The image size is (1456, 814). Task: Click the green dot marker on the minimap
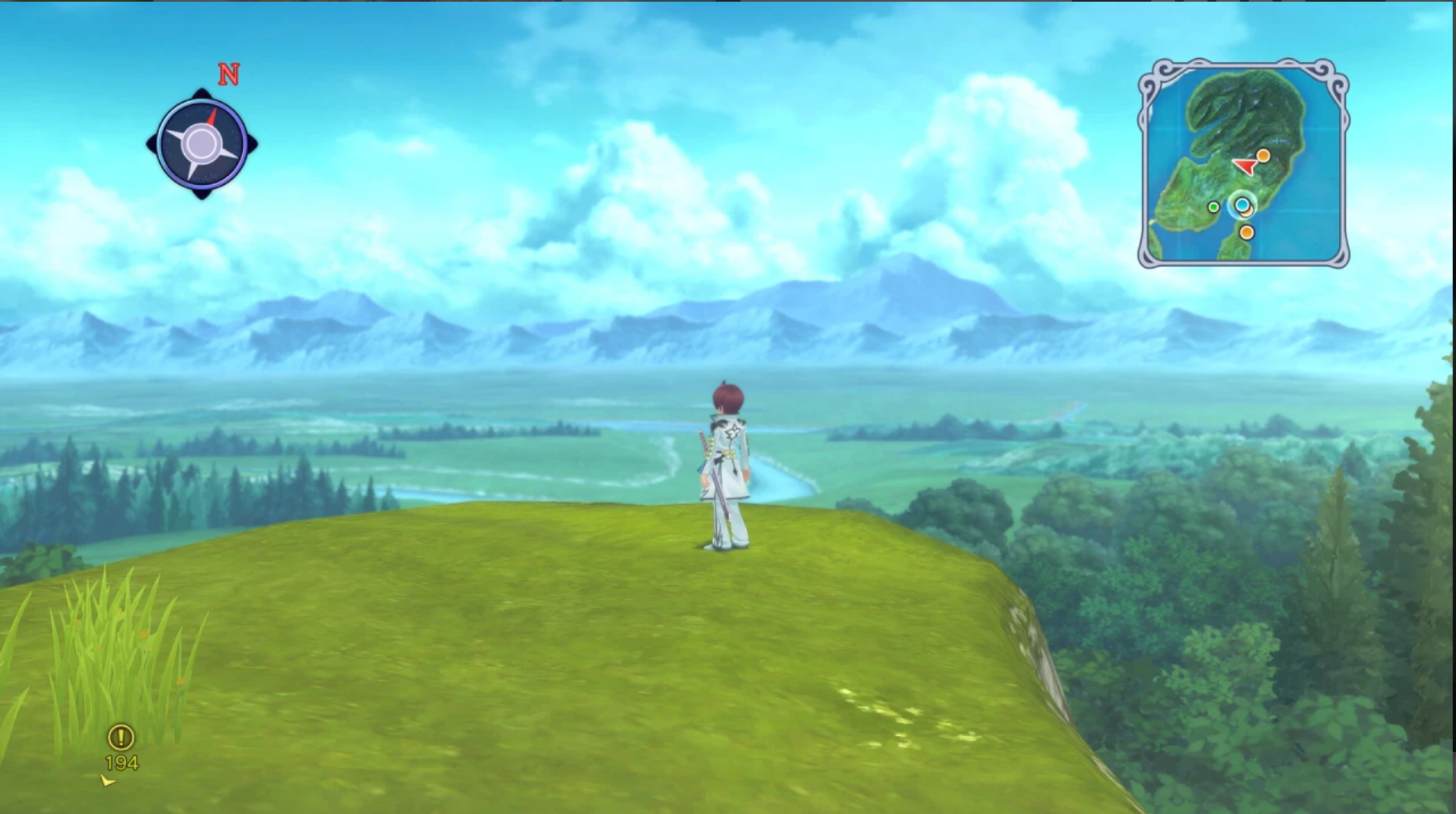click(x=1214, y=207)
